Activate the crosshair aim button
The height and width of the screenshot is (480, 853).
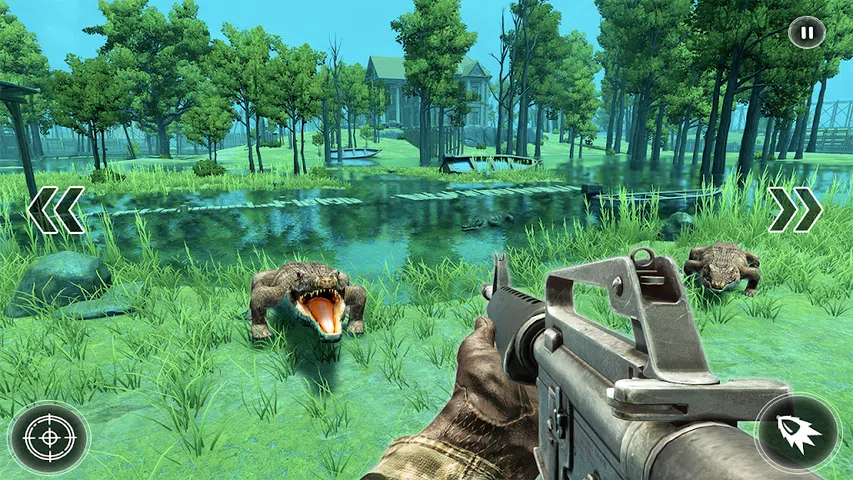pos(49,437)
